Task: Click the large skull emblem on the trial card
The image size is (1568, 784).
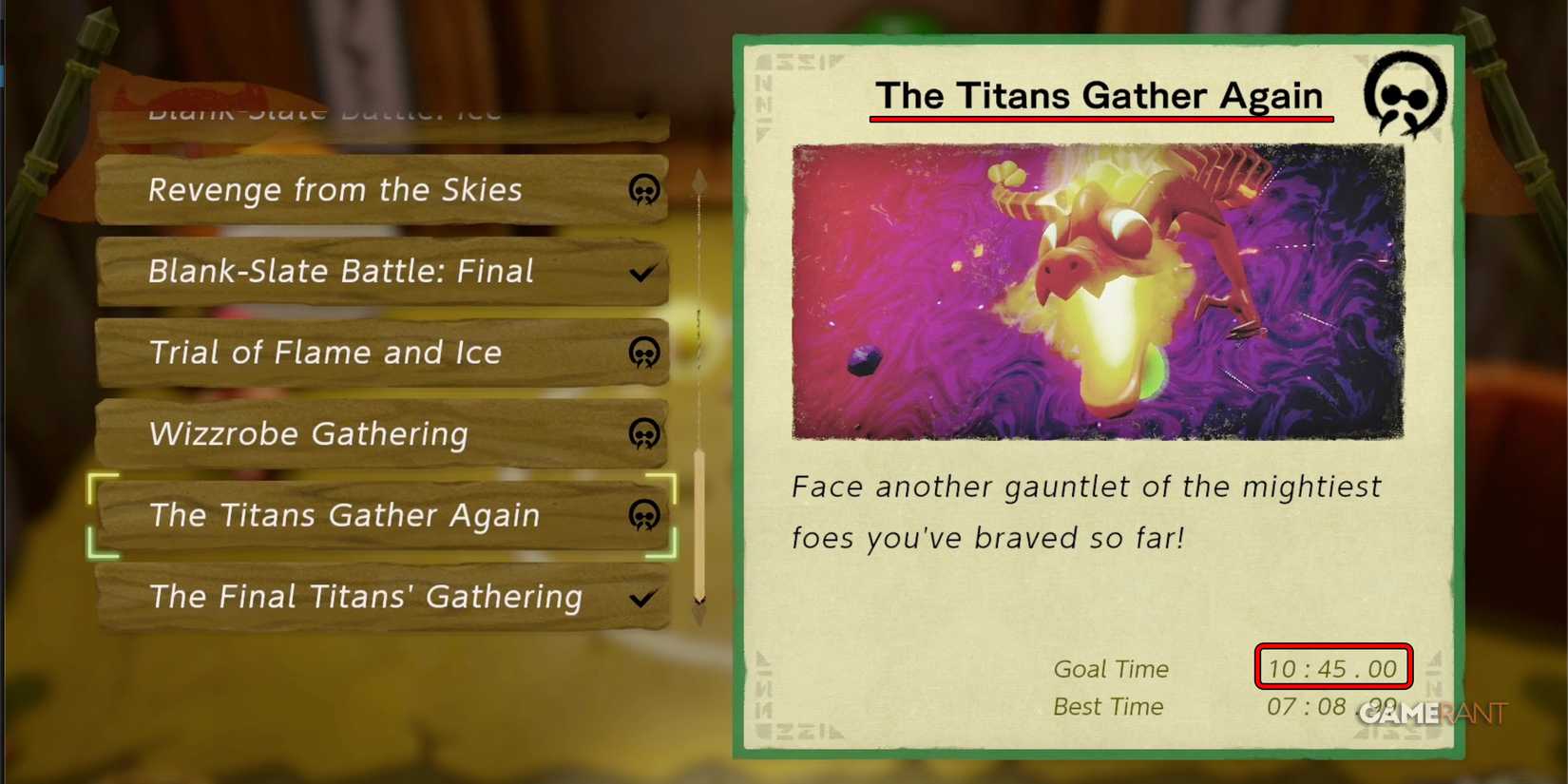Action: click(1404, 95)
